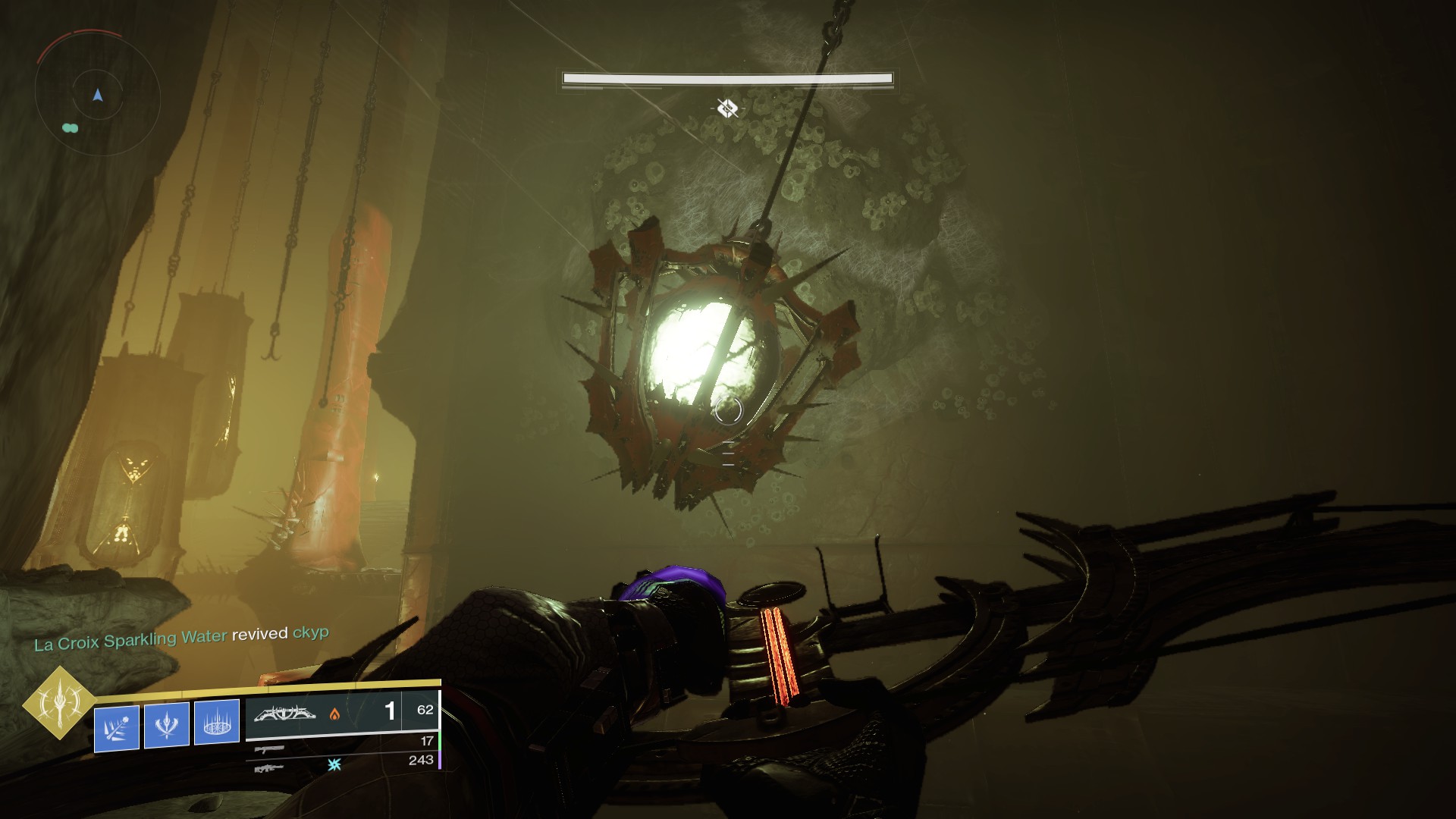Select the player name ckyp in feed
Screen dimensions: 1456x819
point(310,632)
